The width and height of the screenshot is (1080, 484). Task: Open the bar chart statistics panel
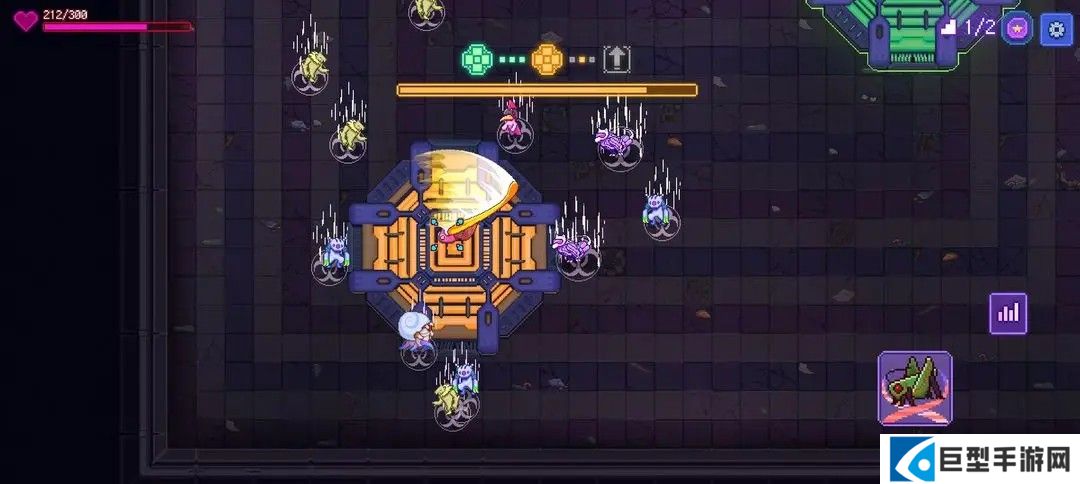point(1008,313)
